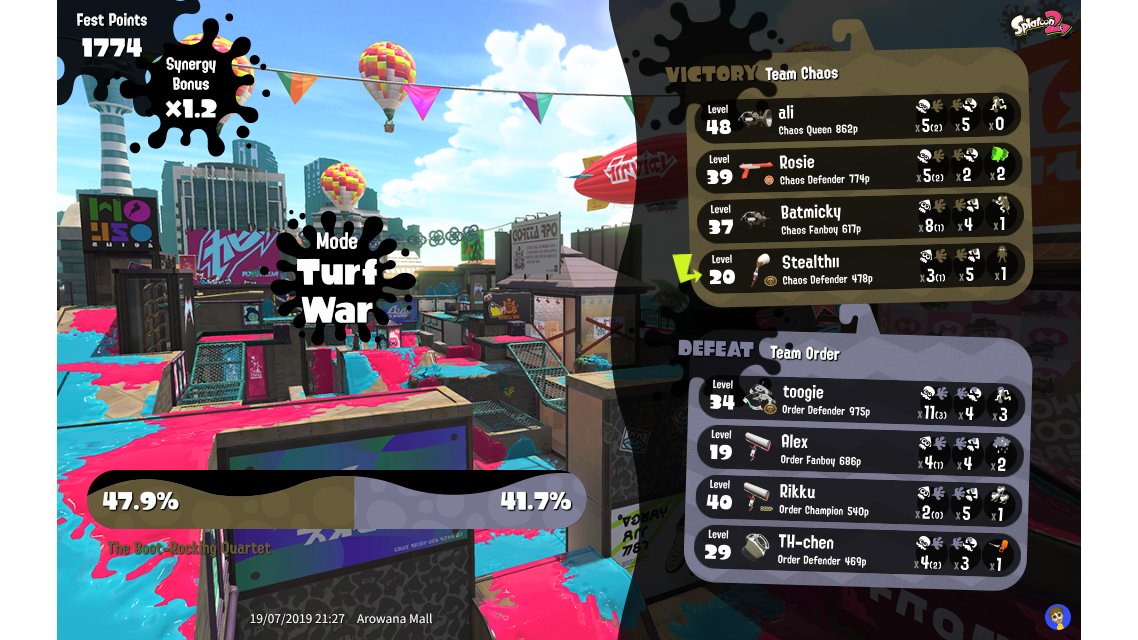The width and height of the screenshot is (1138, 640).
Task: Open Rosie's player result row
Action: coord(858,168)
